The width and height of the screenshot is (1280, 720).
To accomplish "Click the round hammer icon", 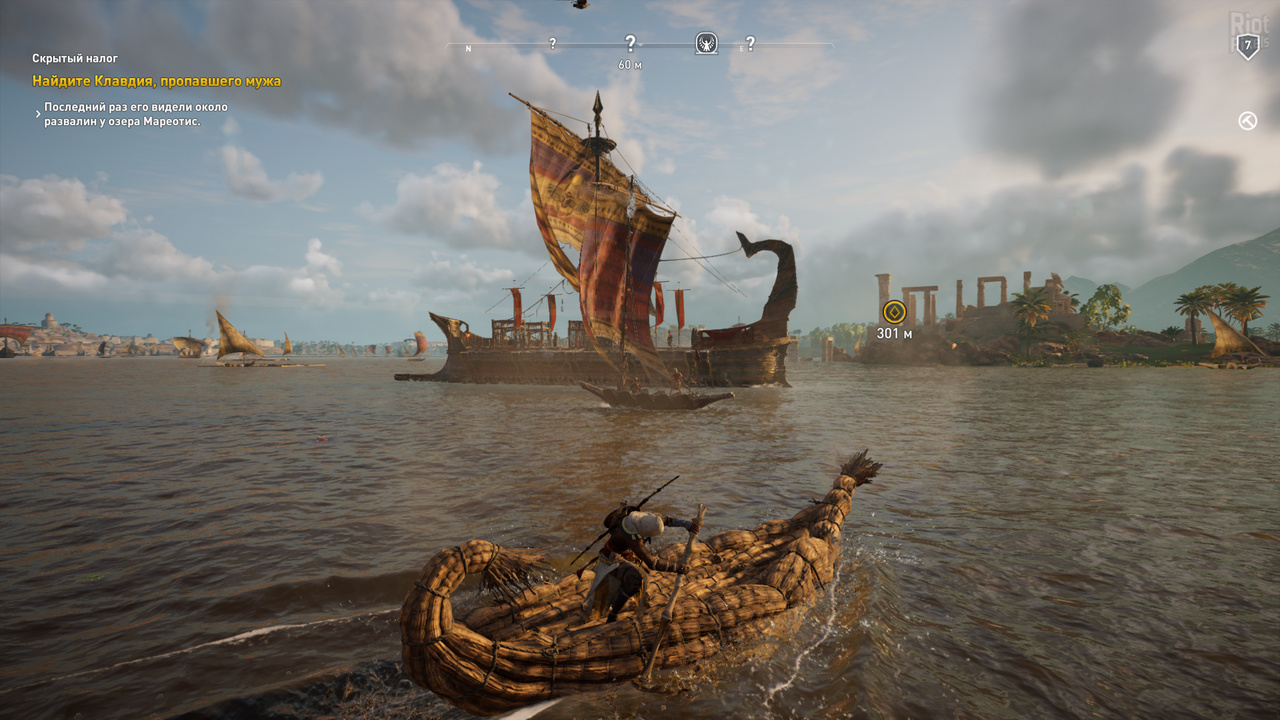I will coord(1247,121).
